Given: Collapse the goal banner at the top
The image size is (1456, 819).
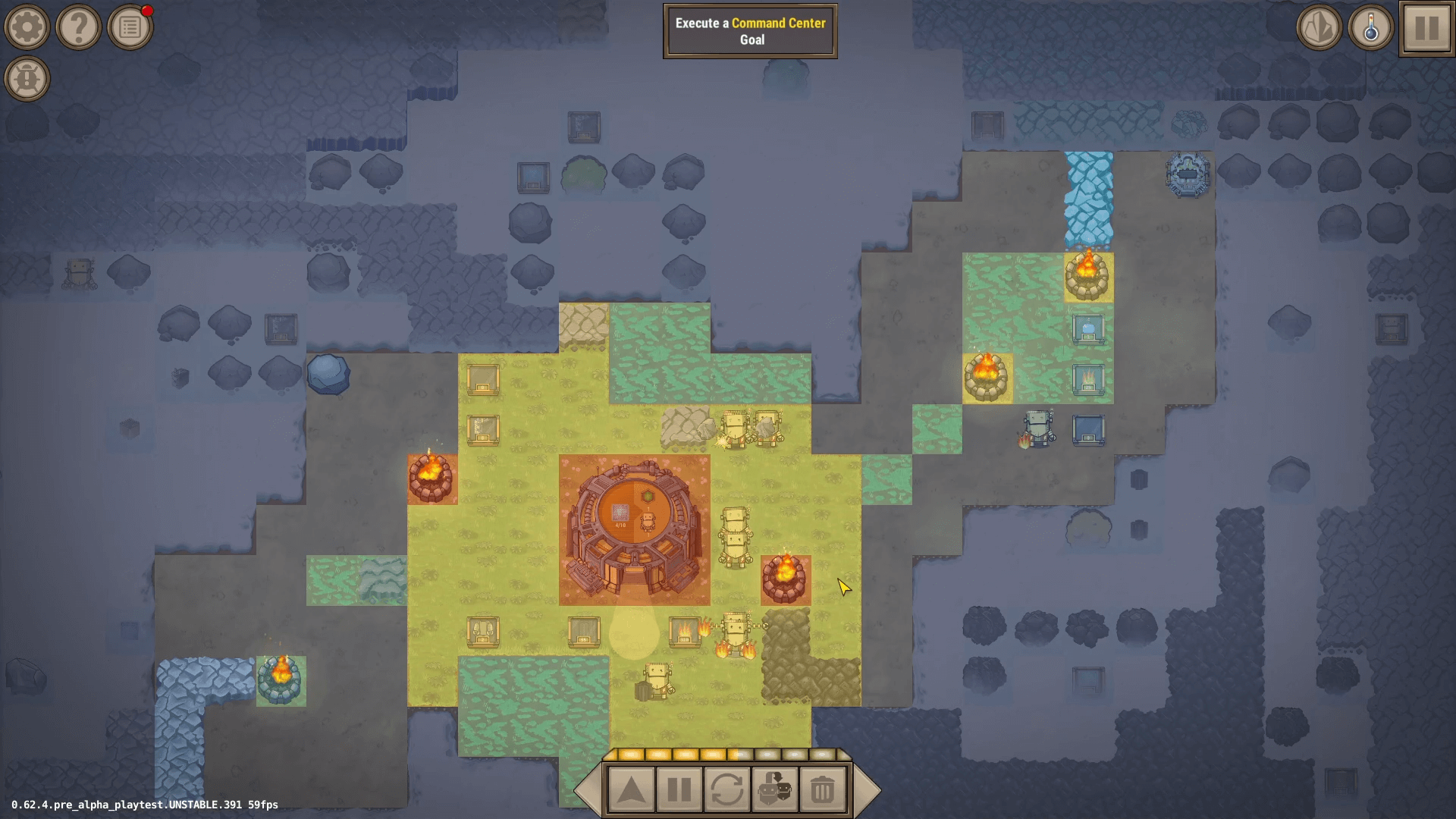Looking at the screenshot, I should point(749,30).
